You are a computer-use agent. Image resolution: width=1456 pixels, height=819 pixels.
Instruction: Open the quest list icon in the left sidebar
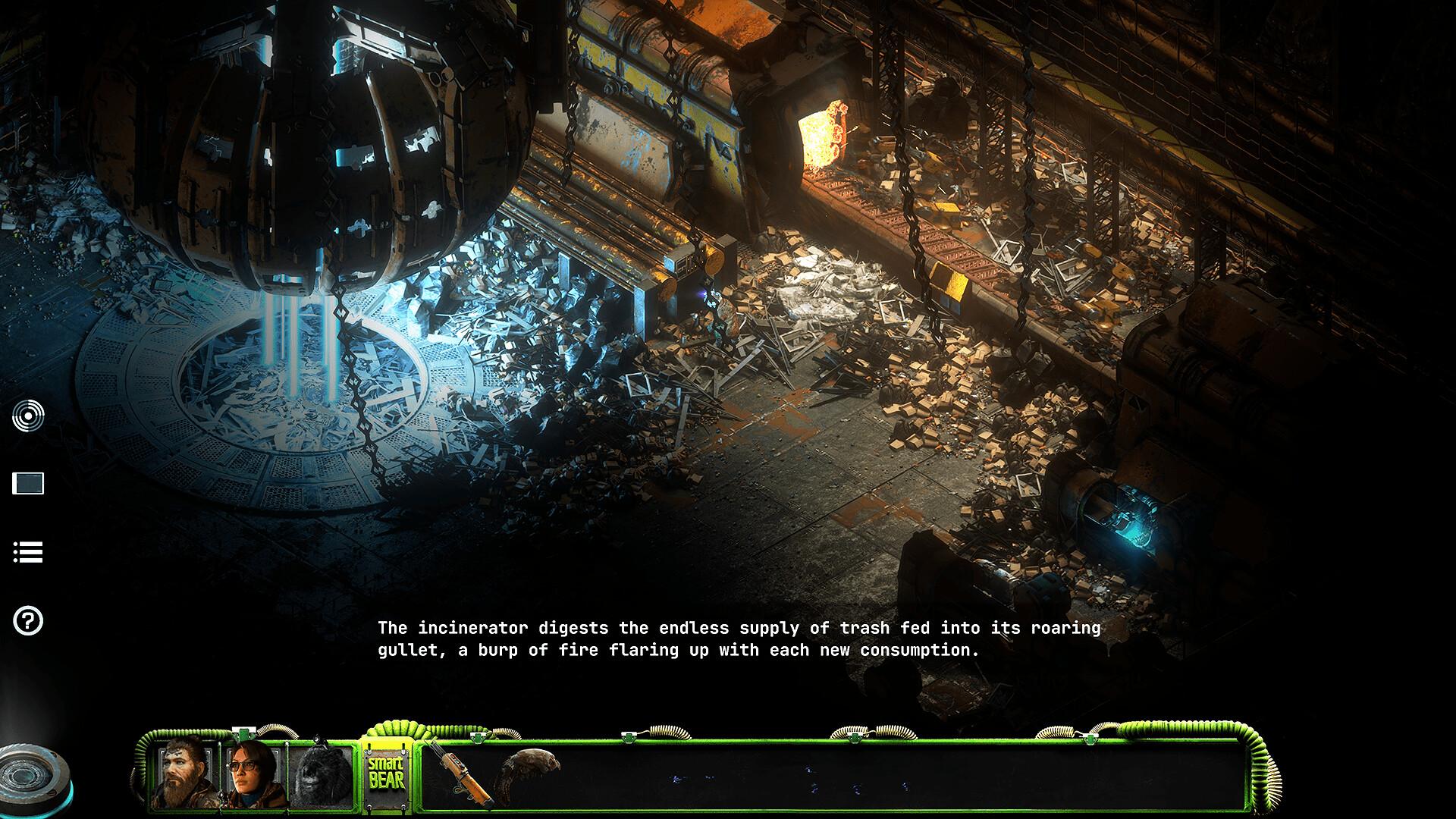point(29,552)
